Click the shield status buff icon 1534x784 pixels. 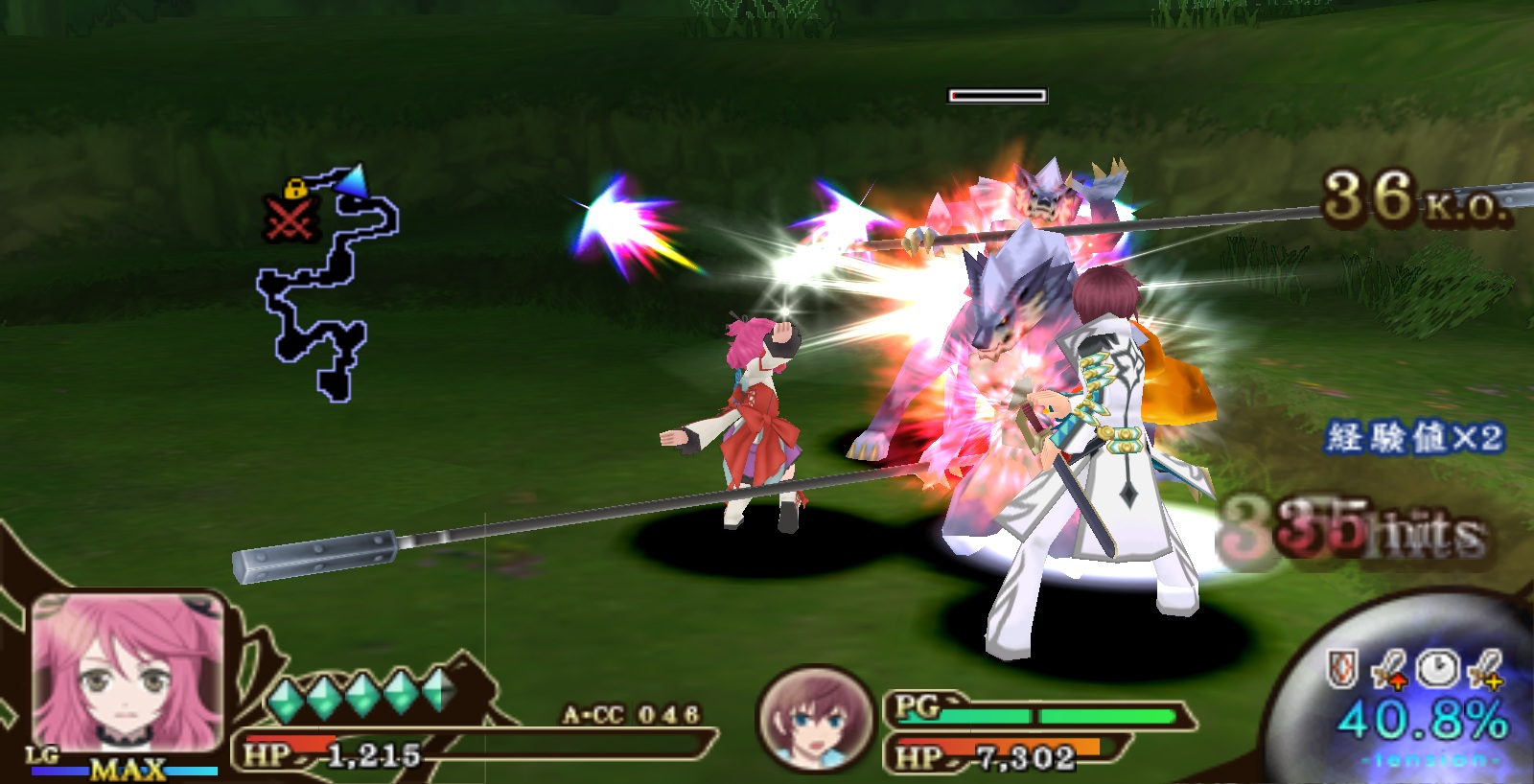[x=1342, y=668]
